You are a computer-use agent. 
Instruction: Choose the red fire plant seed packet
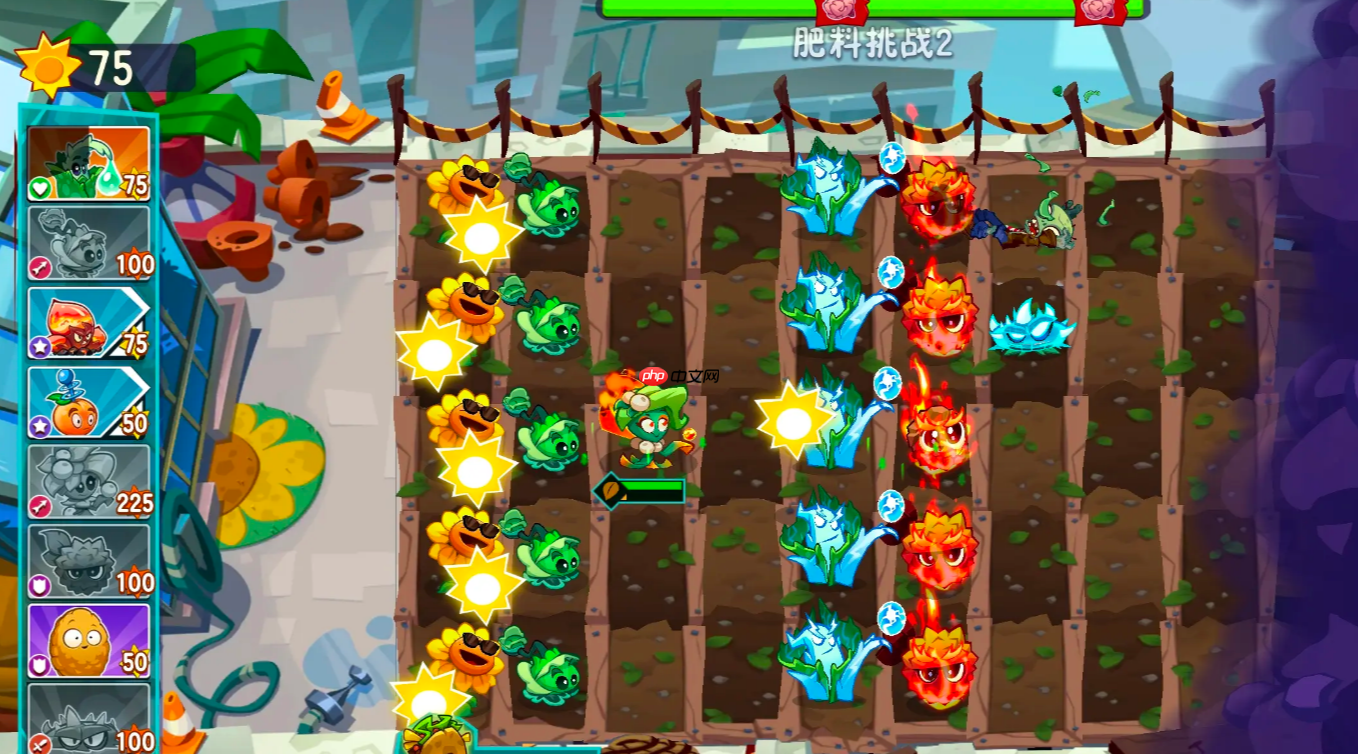[x=88, y=323]
